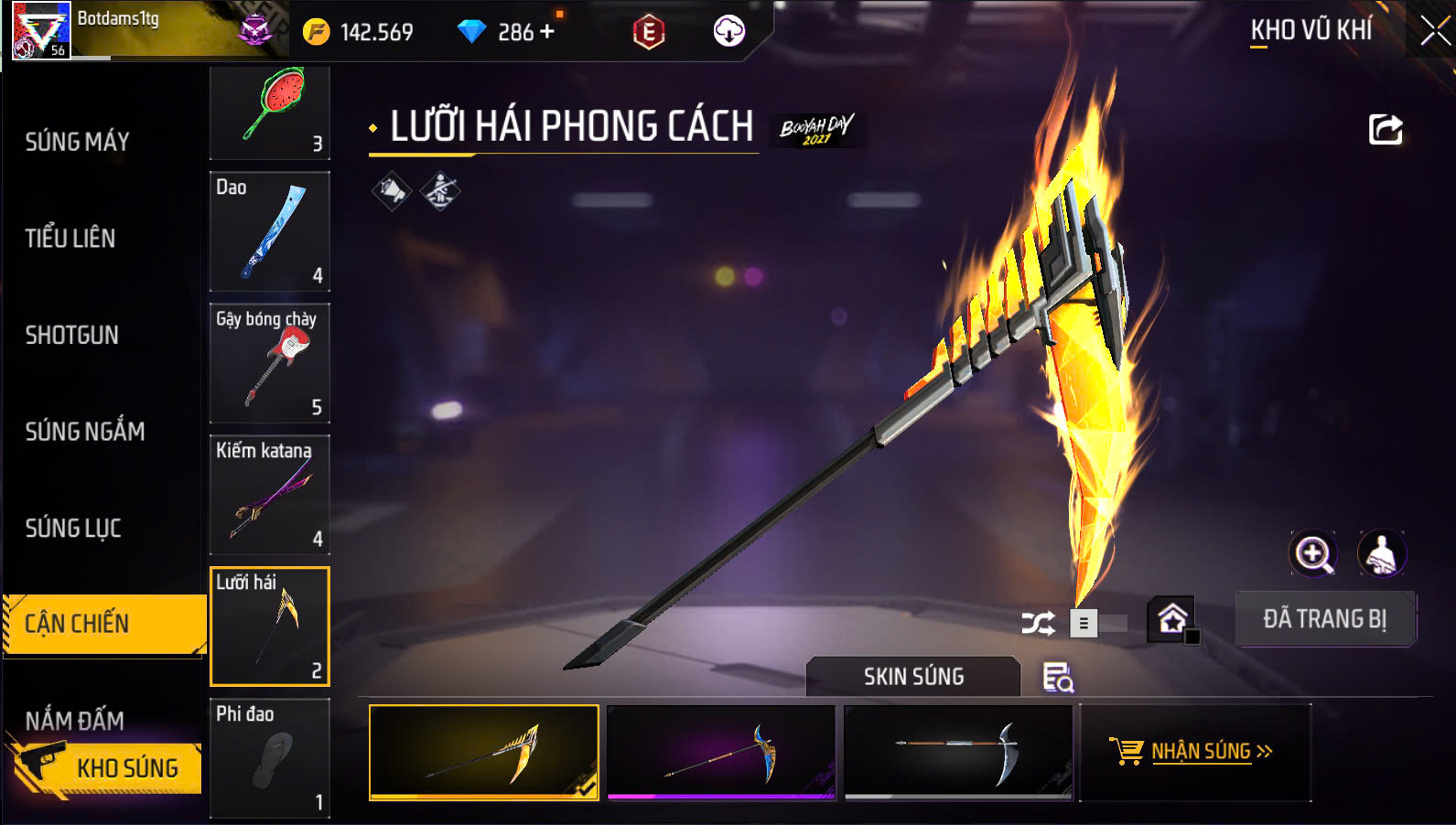Image resolution: width=1456 pixels, height=825 pixels.
Task: Click the ĐÃ TRANG BỊ button
Action: click(1325, 619)
